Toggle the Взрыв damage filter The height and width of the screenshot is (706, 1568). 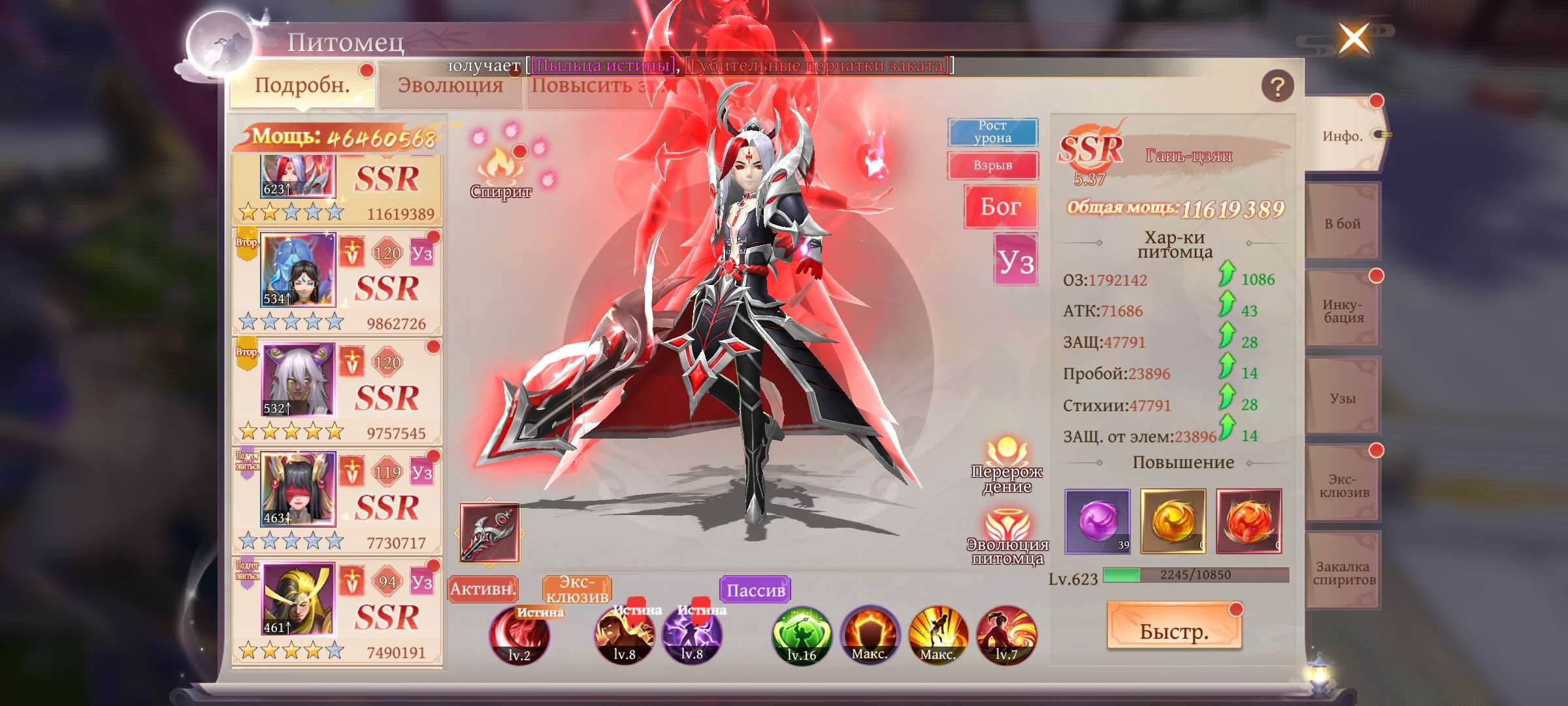point(993,166)
